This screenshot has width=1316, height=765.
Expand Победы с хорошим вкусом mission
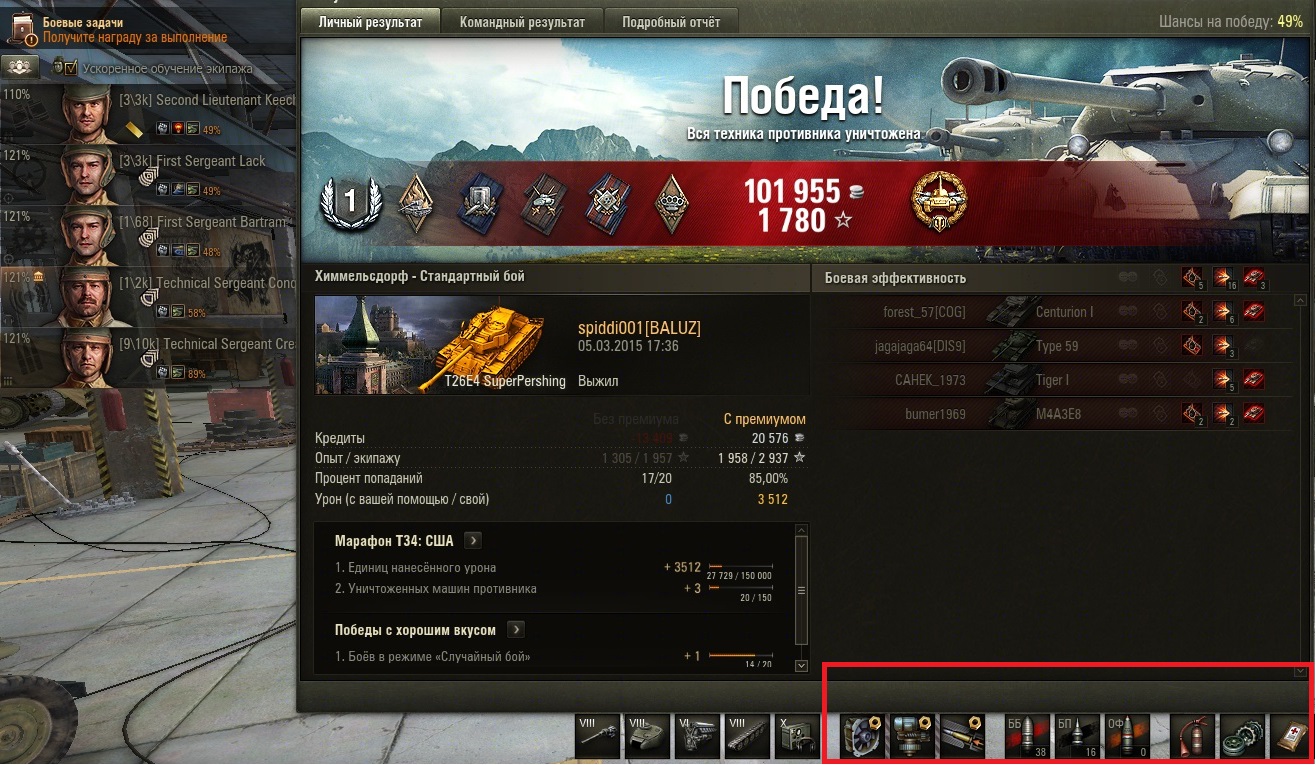click(516, 630)
